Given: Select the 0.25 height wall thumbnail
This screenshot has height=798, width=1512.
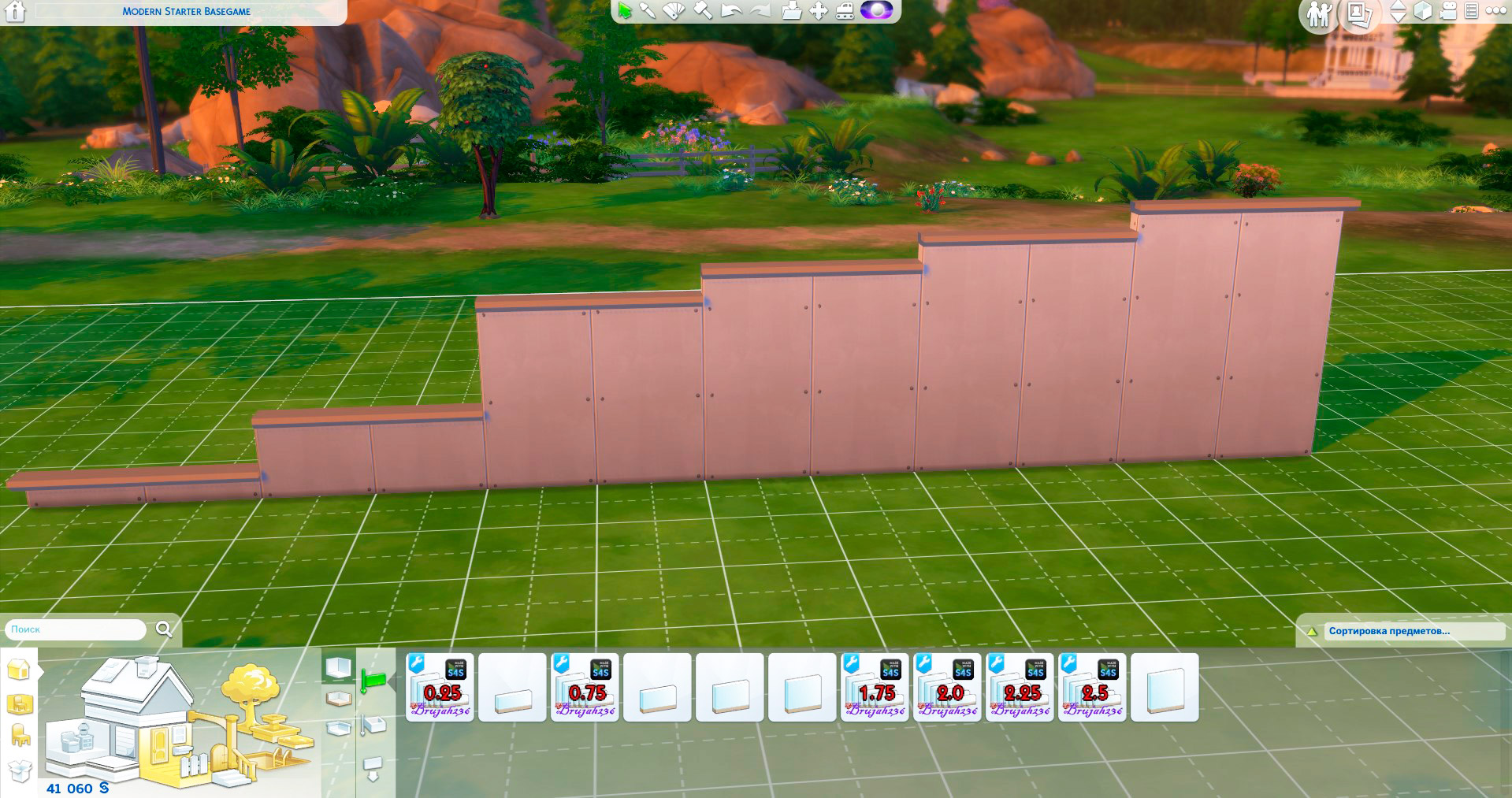Looking at the screenshot, I should click(440, 687).
